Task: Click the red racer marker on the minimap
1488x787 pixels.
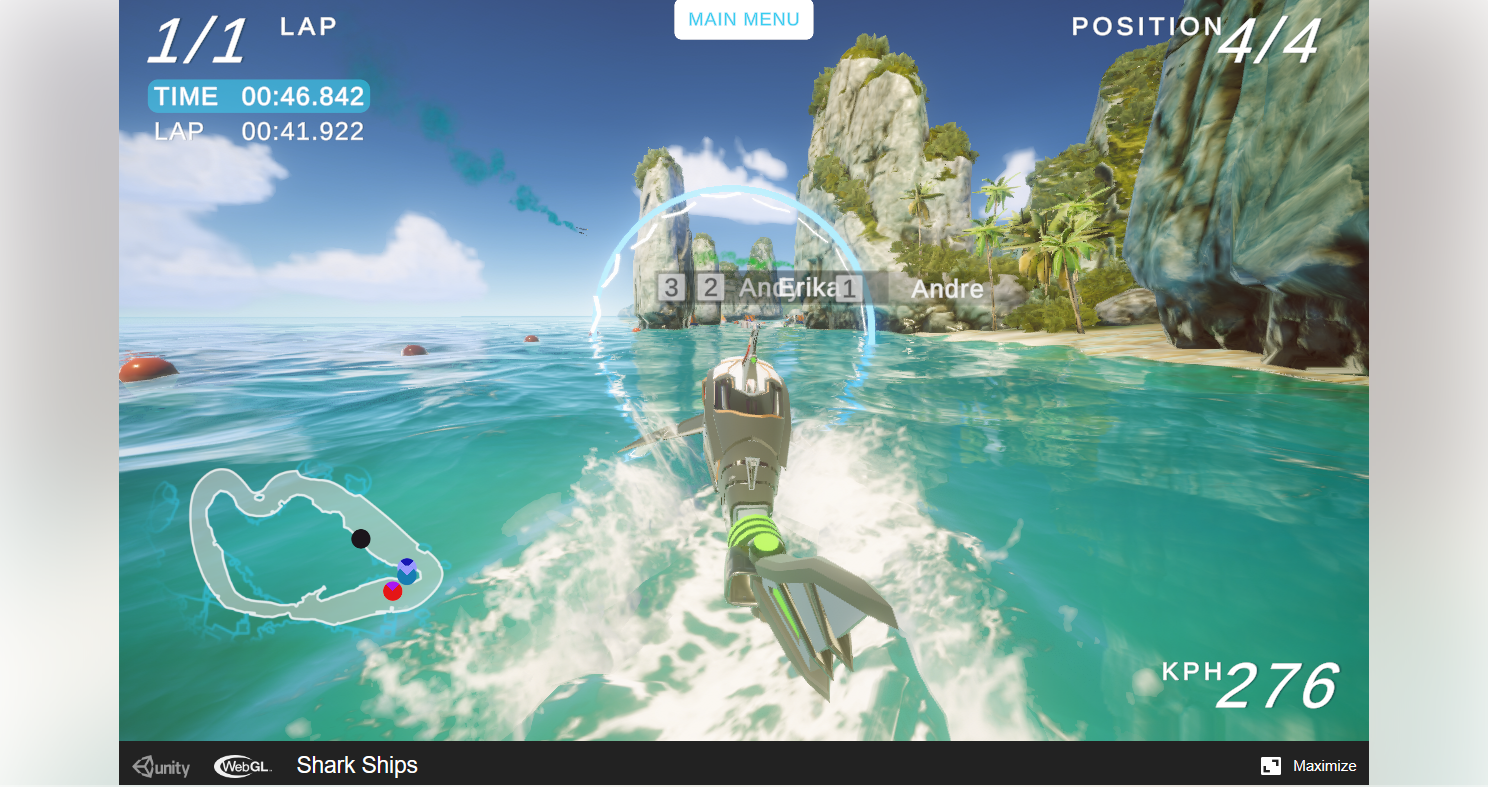Action: pos(391,592)
